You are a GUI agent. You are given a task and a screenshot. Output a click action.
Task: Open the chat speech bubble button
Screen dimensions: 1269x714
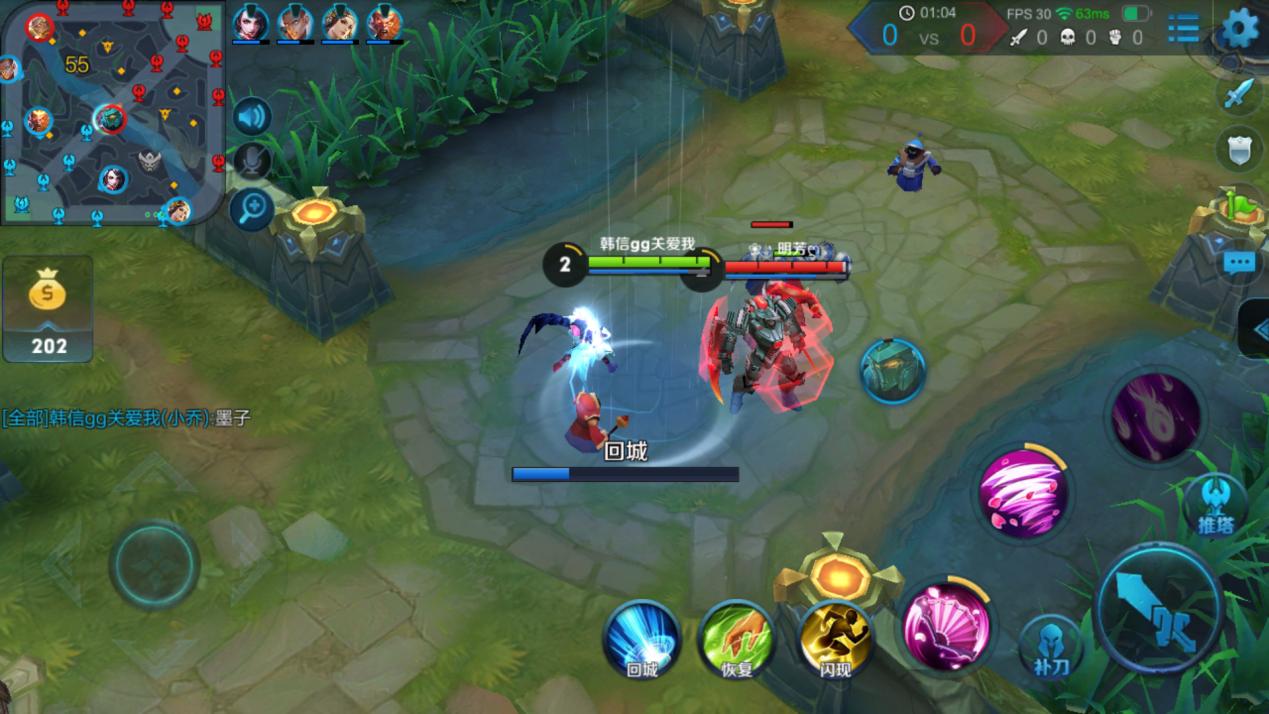1240,263
